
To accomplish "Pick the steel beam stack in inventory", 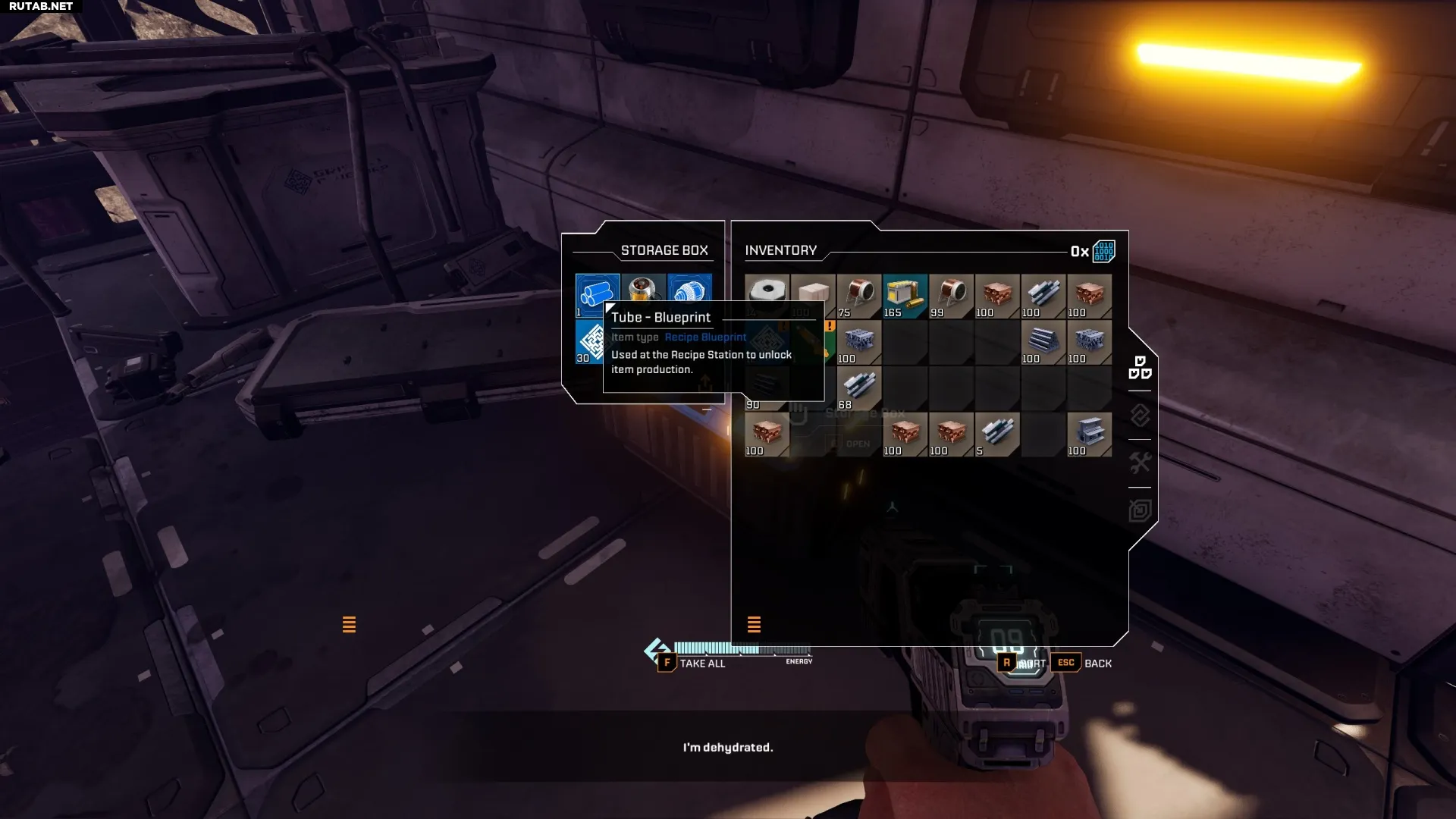I will pos(1089,434).
